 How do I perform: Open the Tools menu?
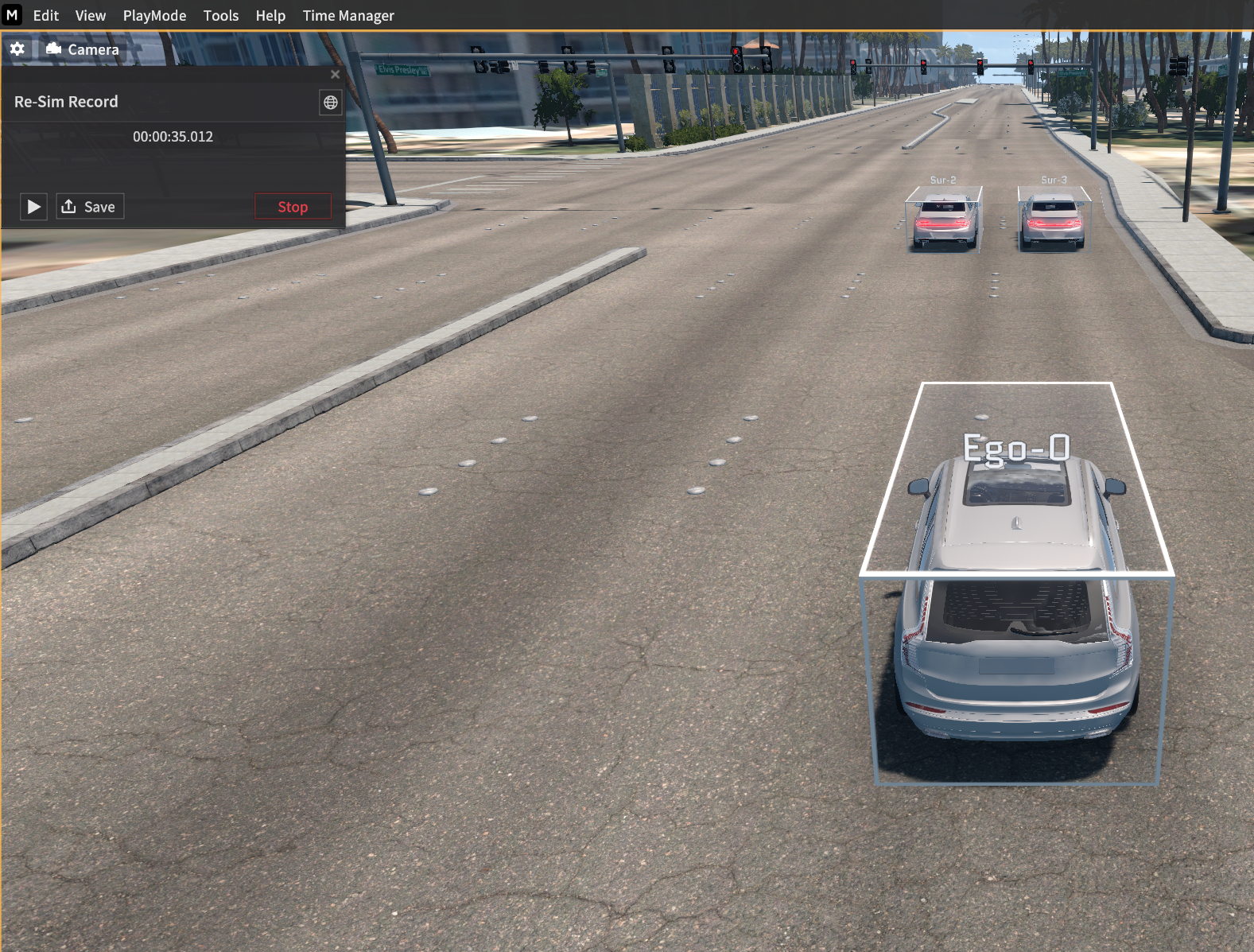[x=221, y=16]
